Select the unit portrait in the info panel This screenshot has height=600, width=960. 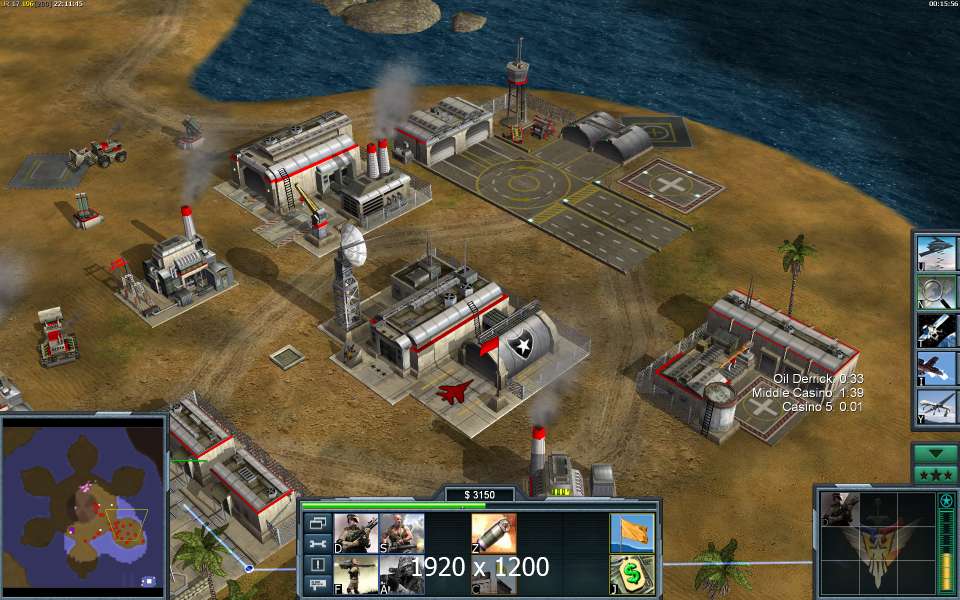point(842,508)
